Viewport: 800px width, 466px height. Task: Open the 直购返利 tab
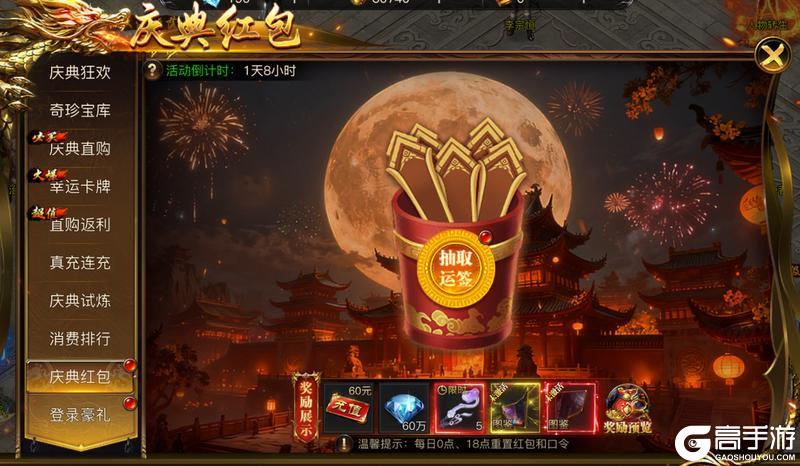80,224
